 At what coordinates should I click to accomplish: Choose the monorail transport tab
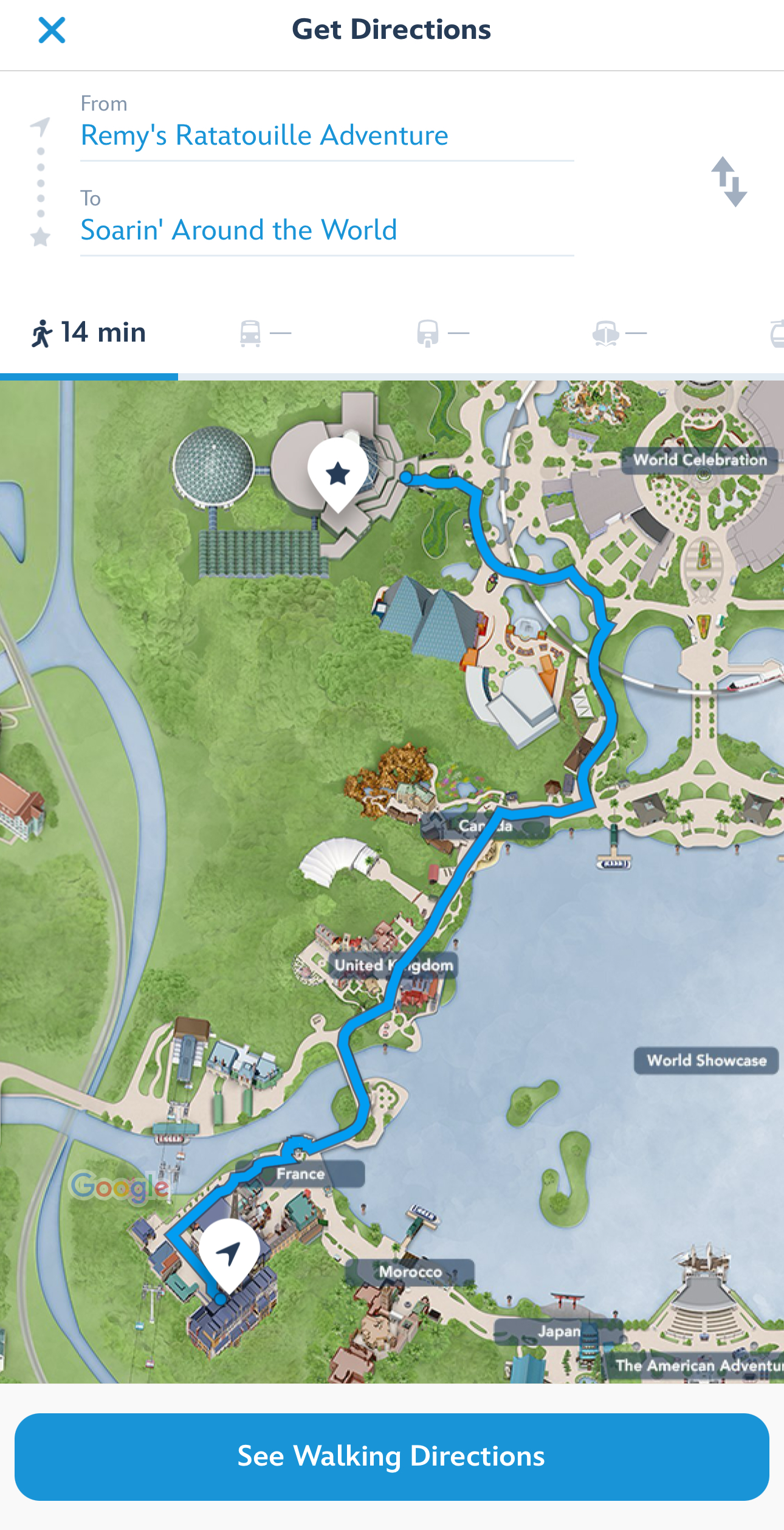[442, 333]
